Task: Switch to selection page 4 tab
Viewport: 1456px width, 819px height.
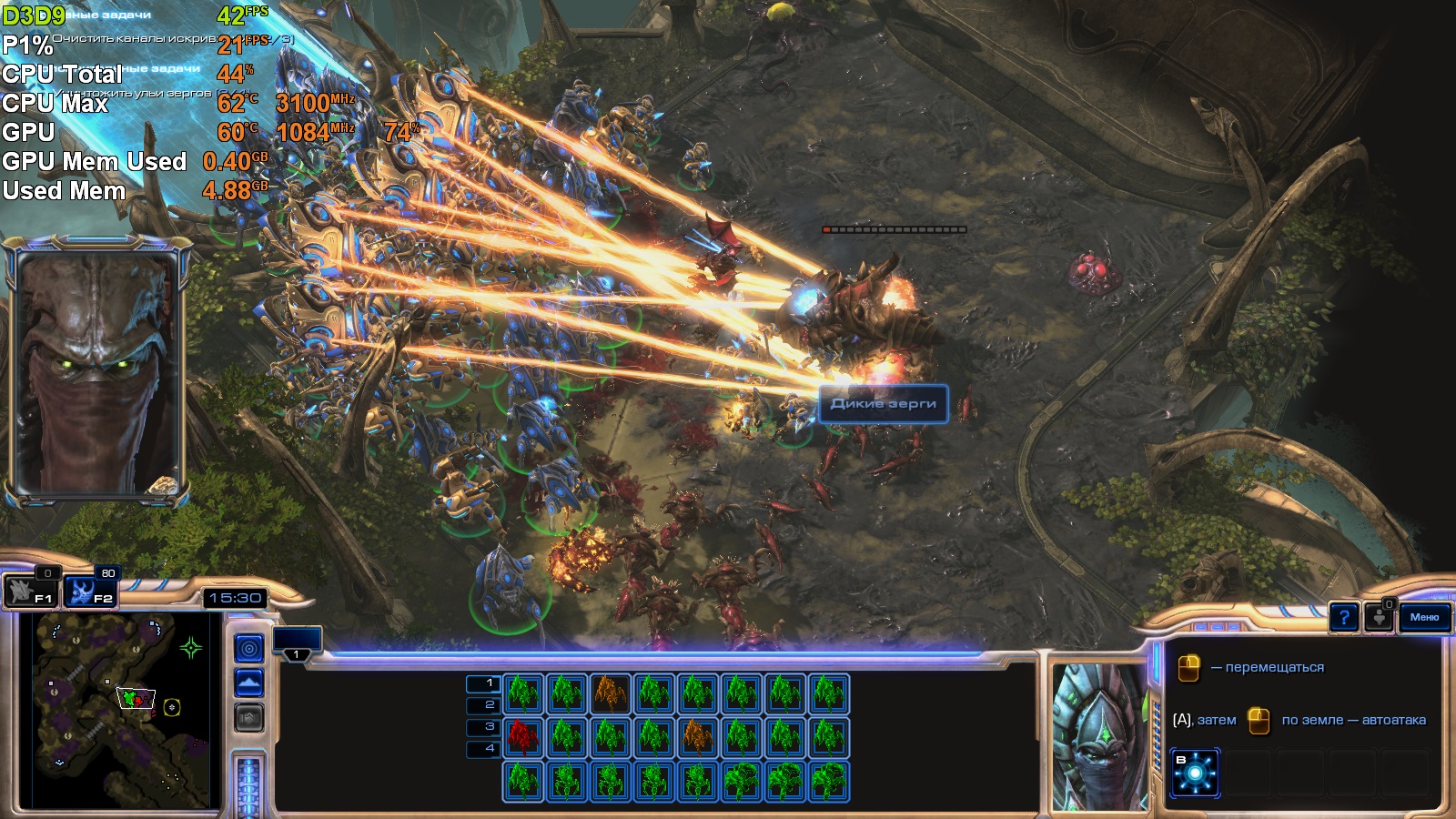Action: (x=483, y=748)
